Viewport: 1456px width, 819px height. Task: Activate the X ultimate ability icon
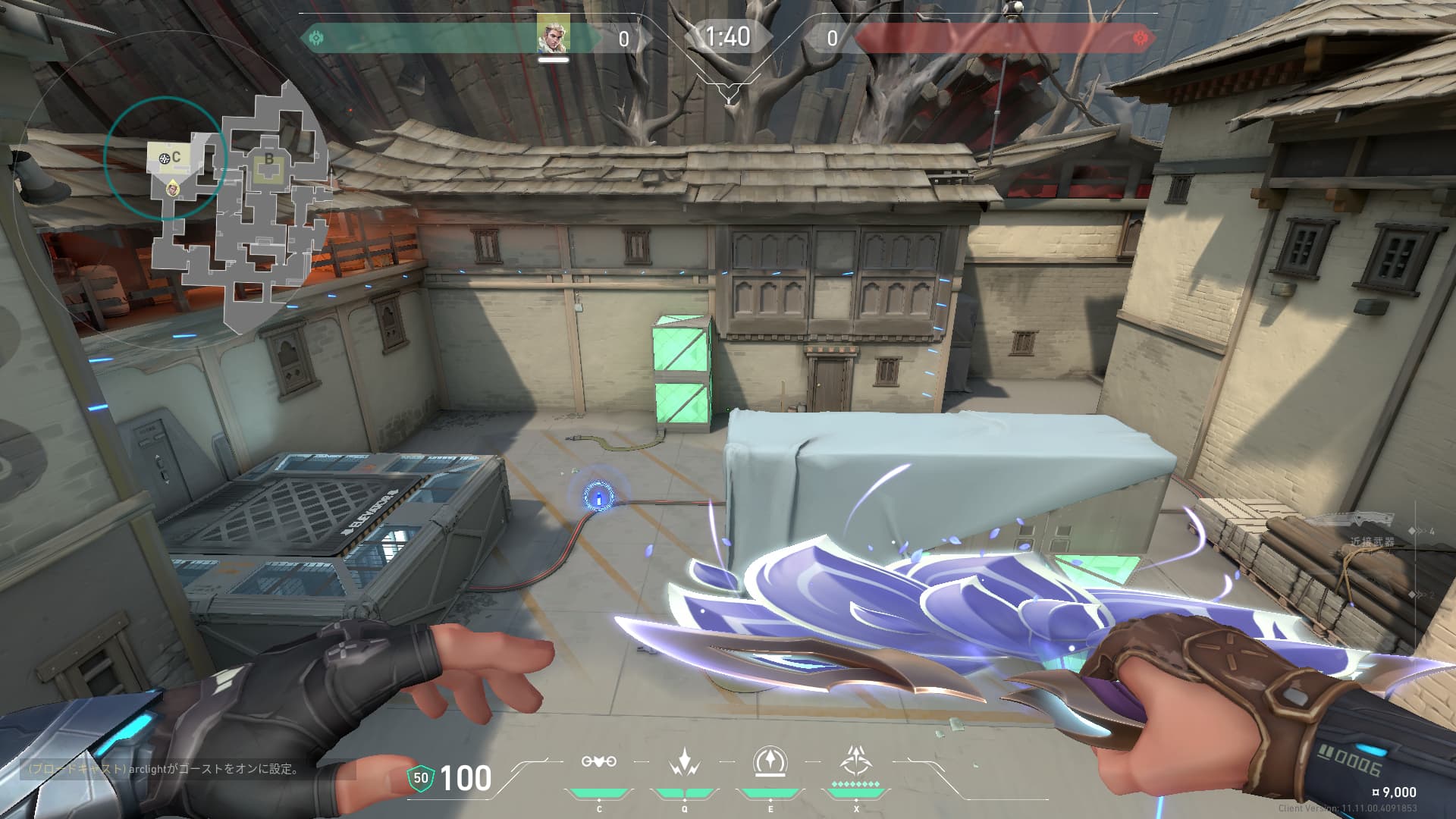(856, 760)
